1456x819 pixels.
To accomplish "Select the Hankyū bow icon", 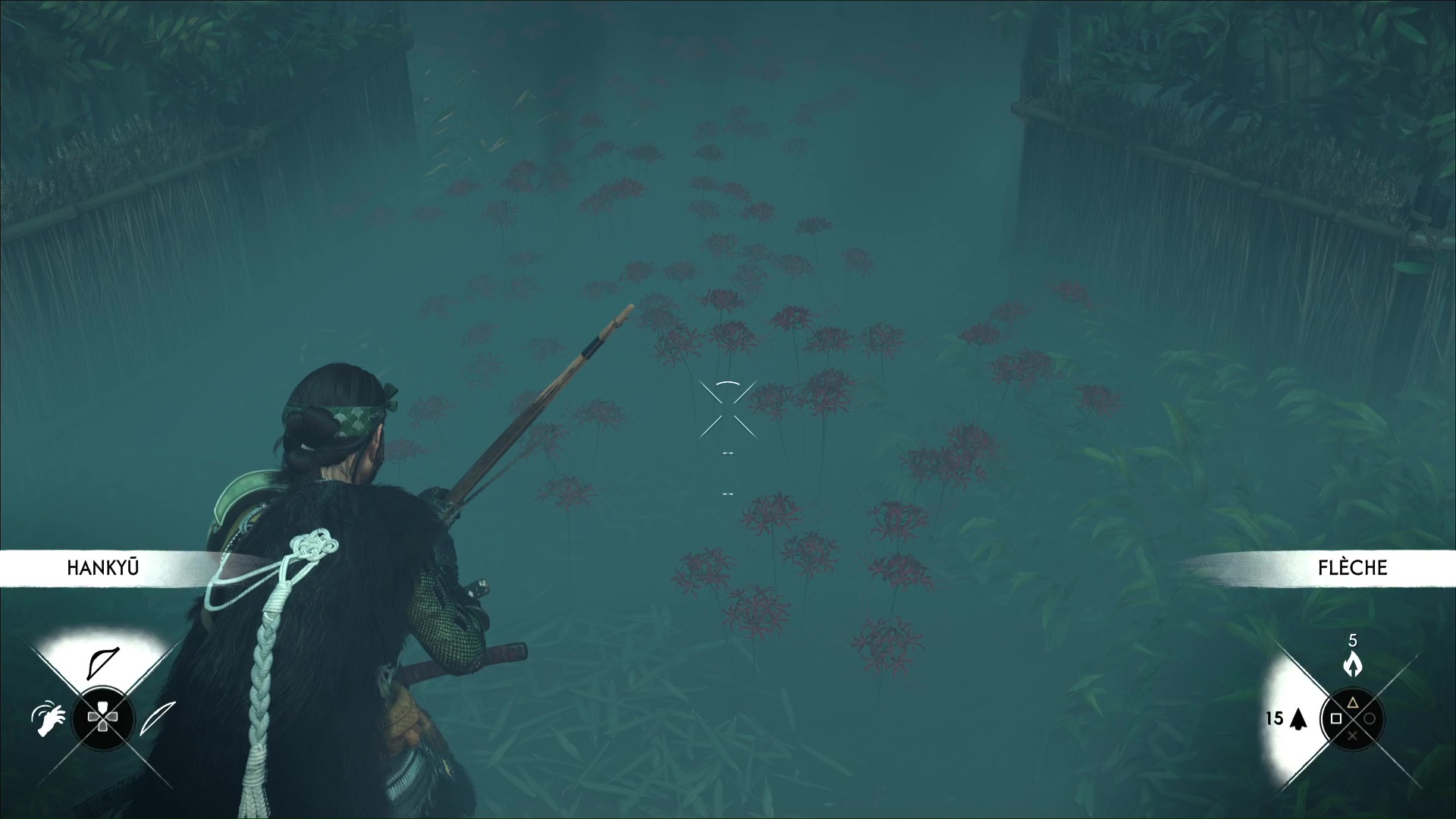I will (103, 662).
